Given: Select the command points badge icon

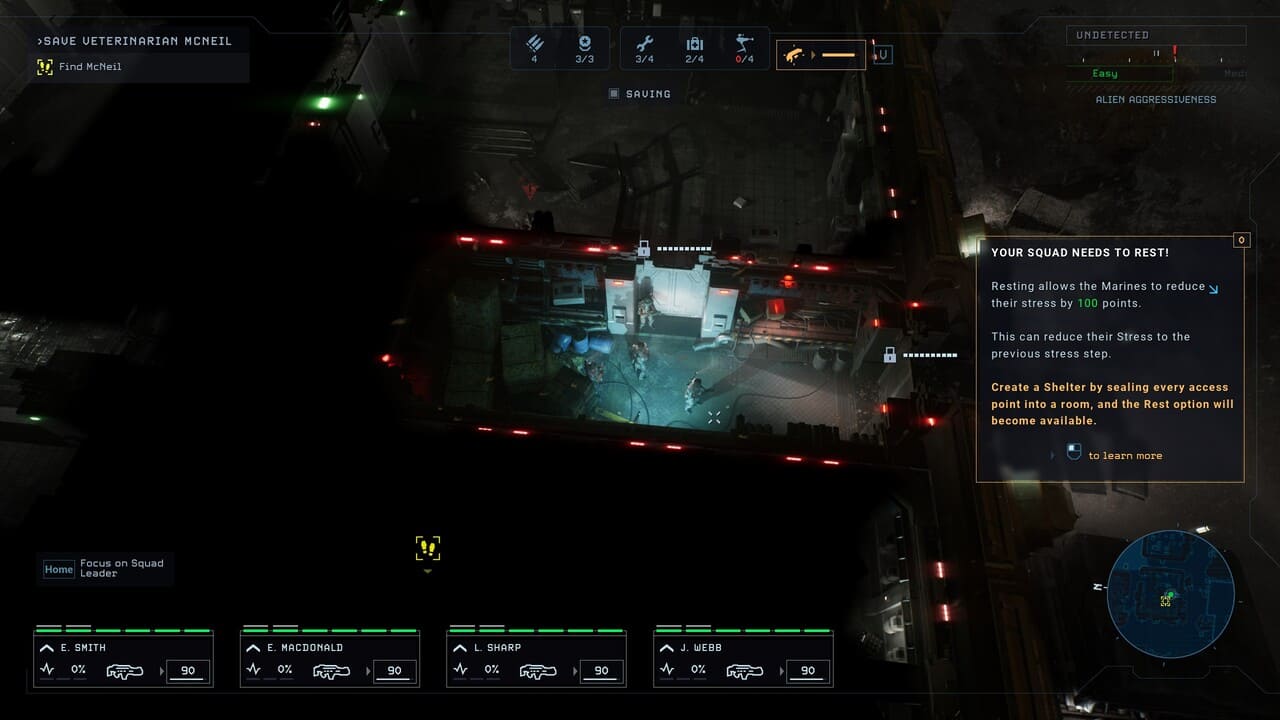Looking at the screenshot, I should pyautogui.click(x=584, y=45).
